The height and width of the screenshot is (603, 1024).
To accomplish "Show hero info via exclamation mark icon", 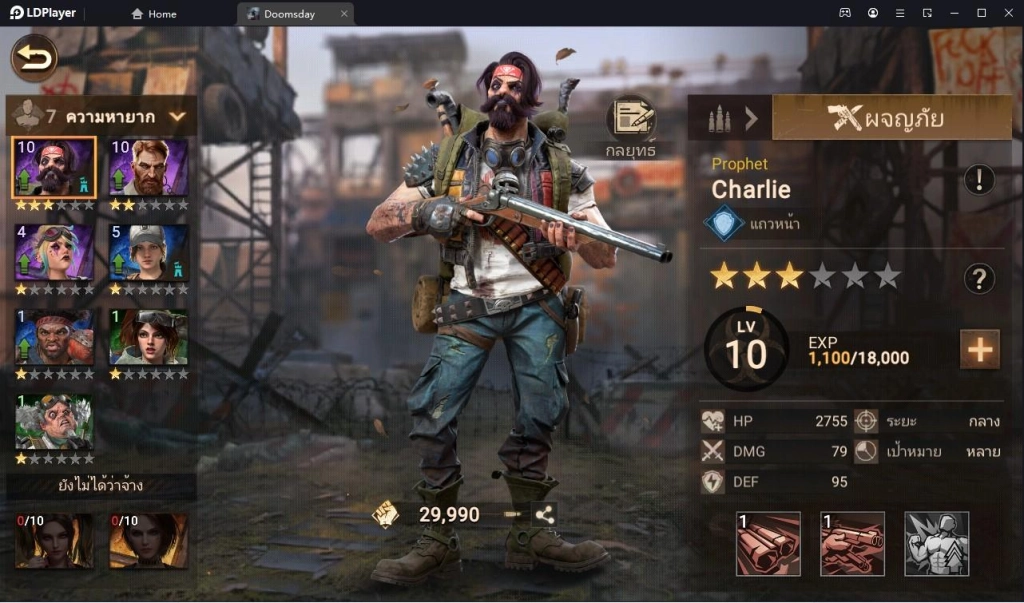I will pyautogui.click(x=978, y=180).
